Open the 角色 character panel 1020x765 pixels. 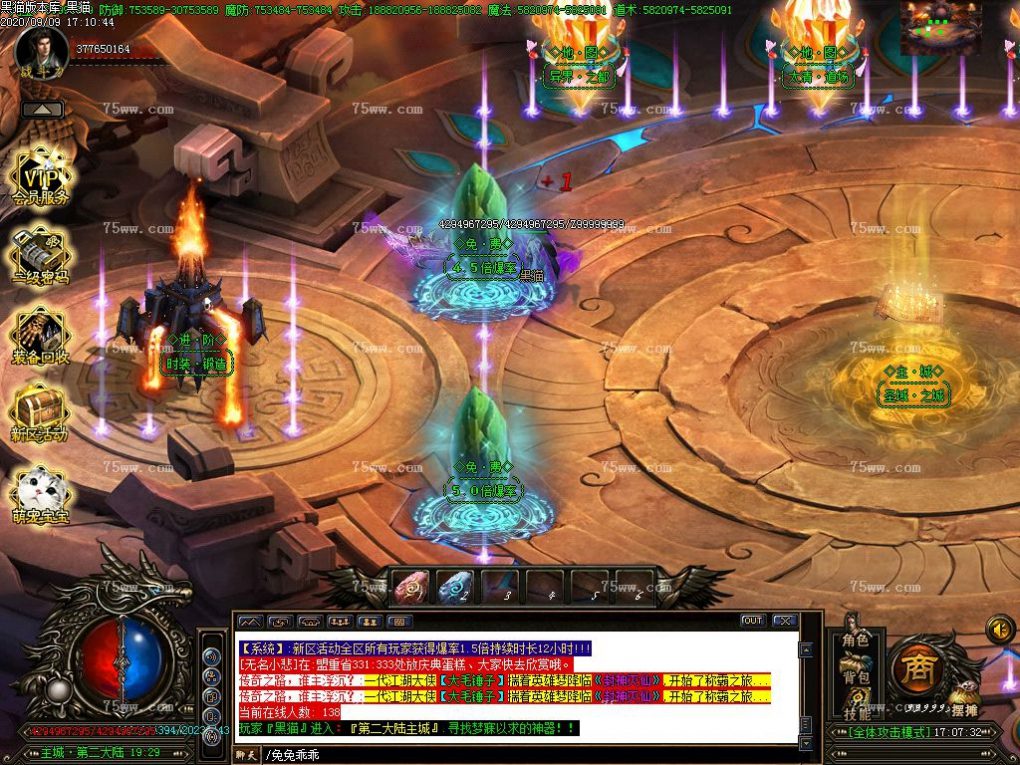click(855, 640)
